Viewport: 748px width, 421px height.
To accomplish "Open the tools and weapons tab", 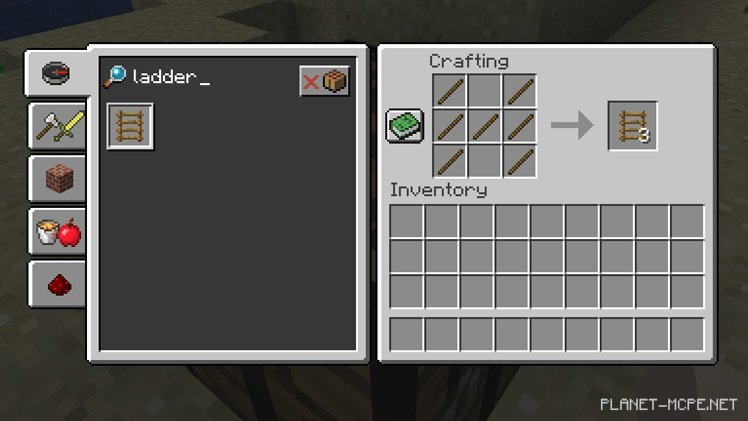I will [x=58, y=127].
